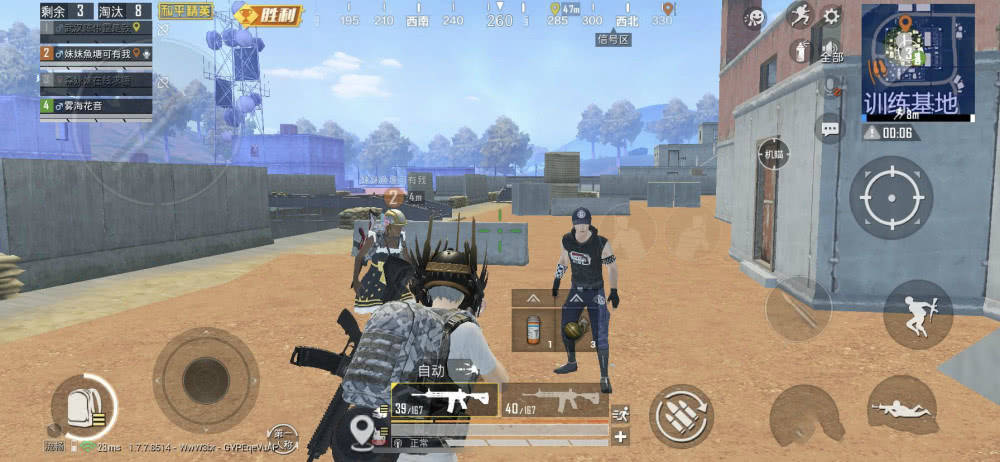Screen dimensions: 1000x462
Task: Tap the crosshair aim-down-sights button
Action: point(890,197)
